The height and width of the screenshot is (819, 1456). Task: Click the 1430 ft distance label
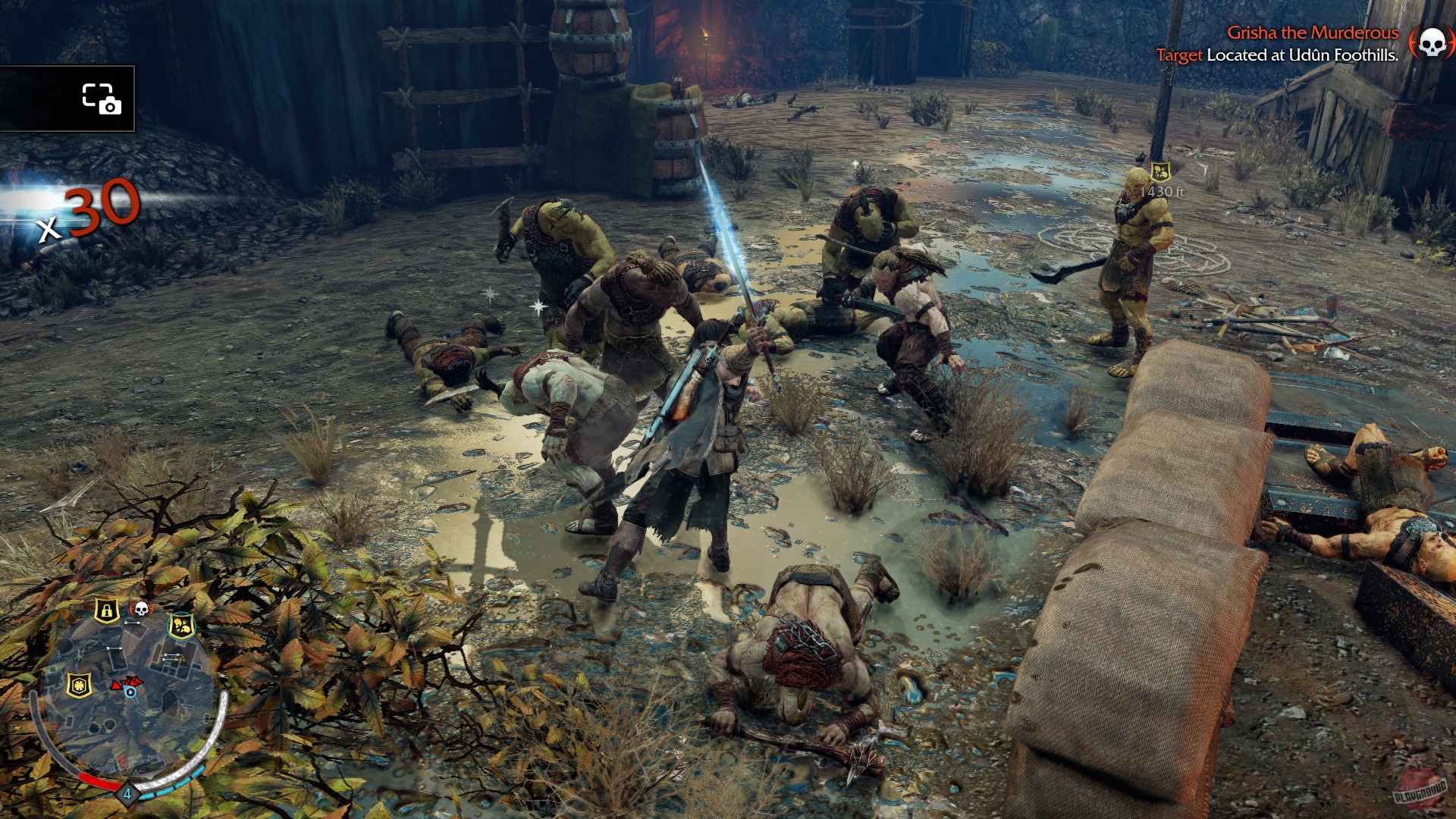tap(1163, 191)
